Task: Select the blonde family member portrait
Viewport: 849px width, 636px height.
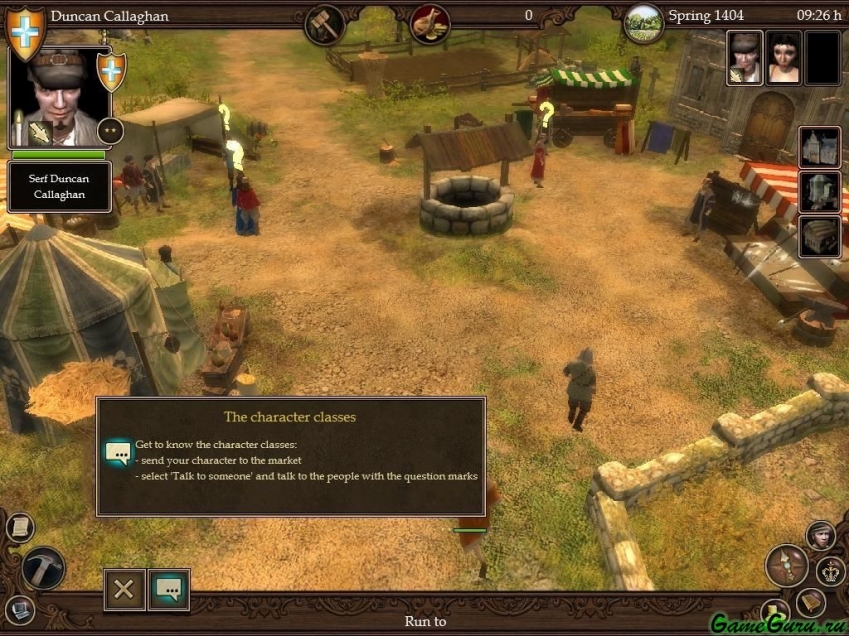Action: pyautogui.click(x=744, y=58)
